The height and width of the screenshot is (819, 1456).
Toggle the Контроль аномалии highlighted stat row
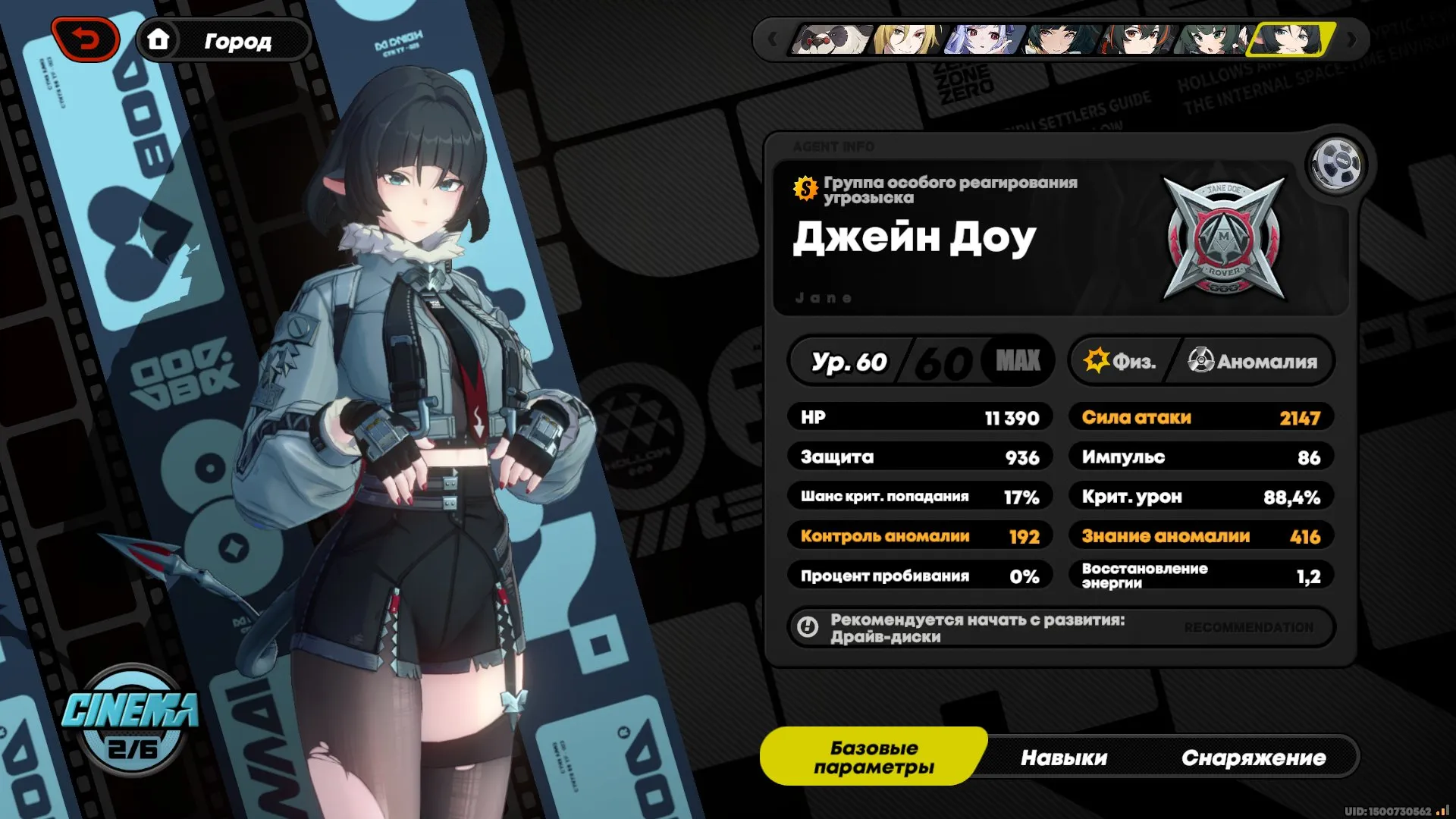pyautogui.click(x=920, y=535)
